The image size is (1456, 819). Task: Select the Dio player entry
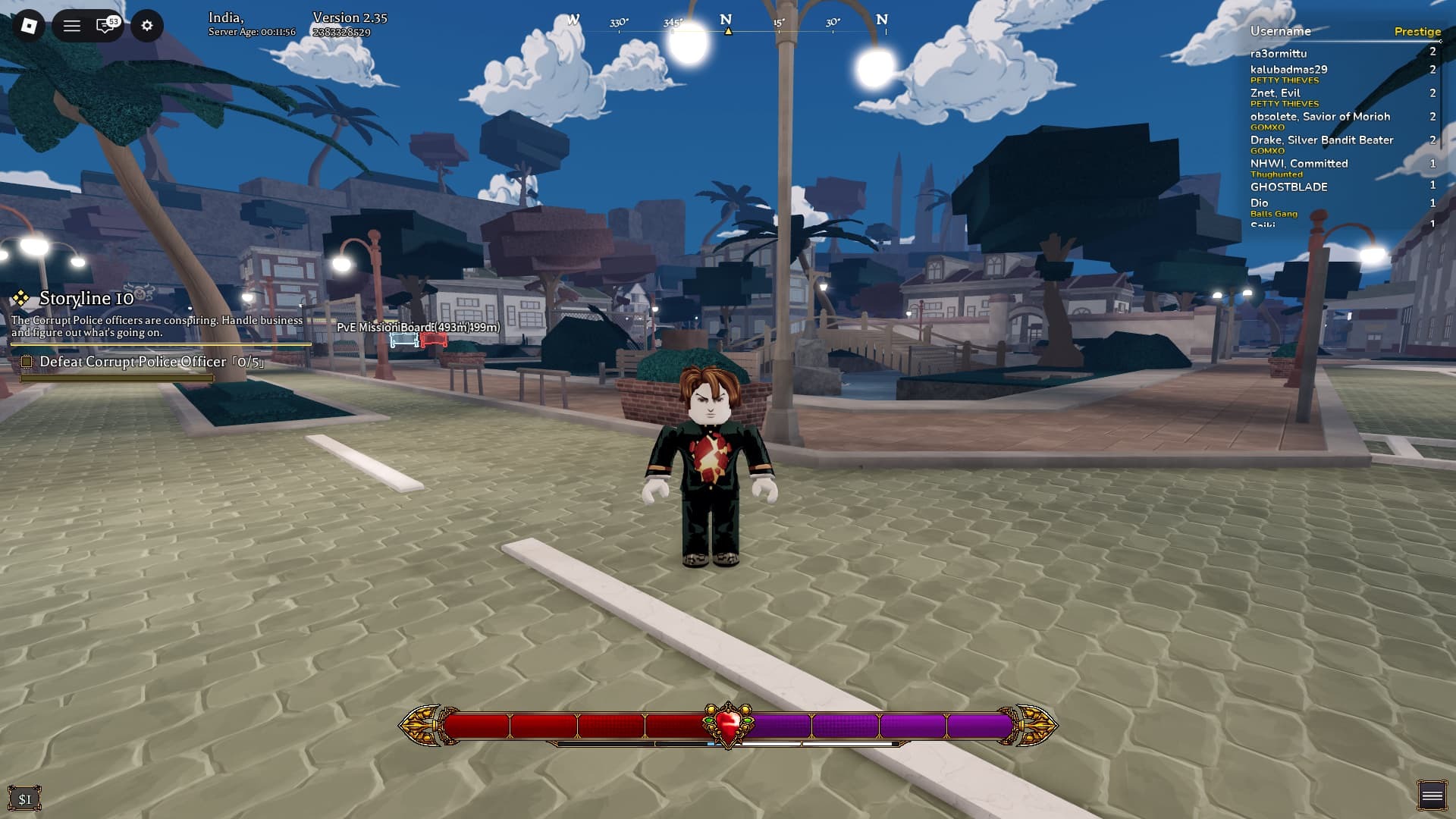tap(1259, 203)
